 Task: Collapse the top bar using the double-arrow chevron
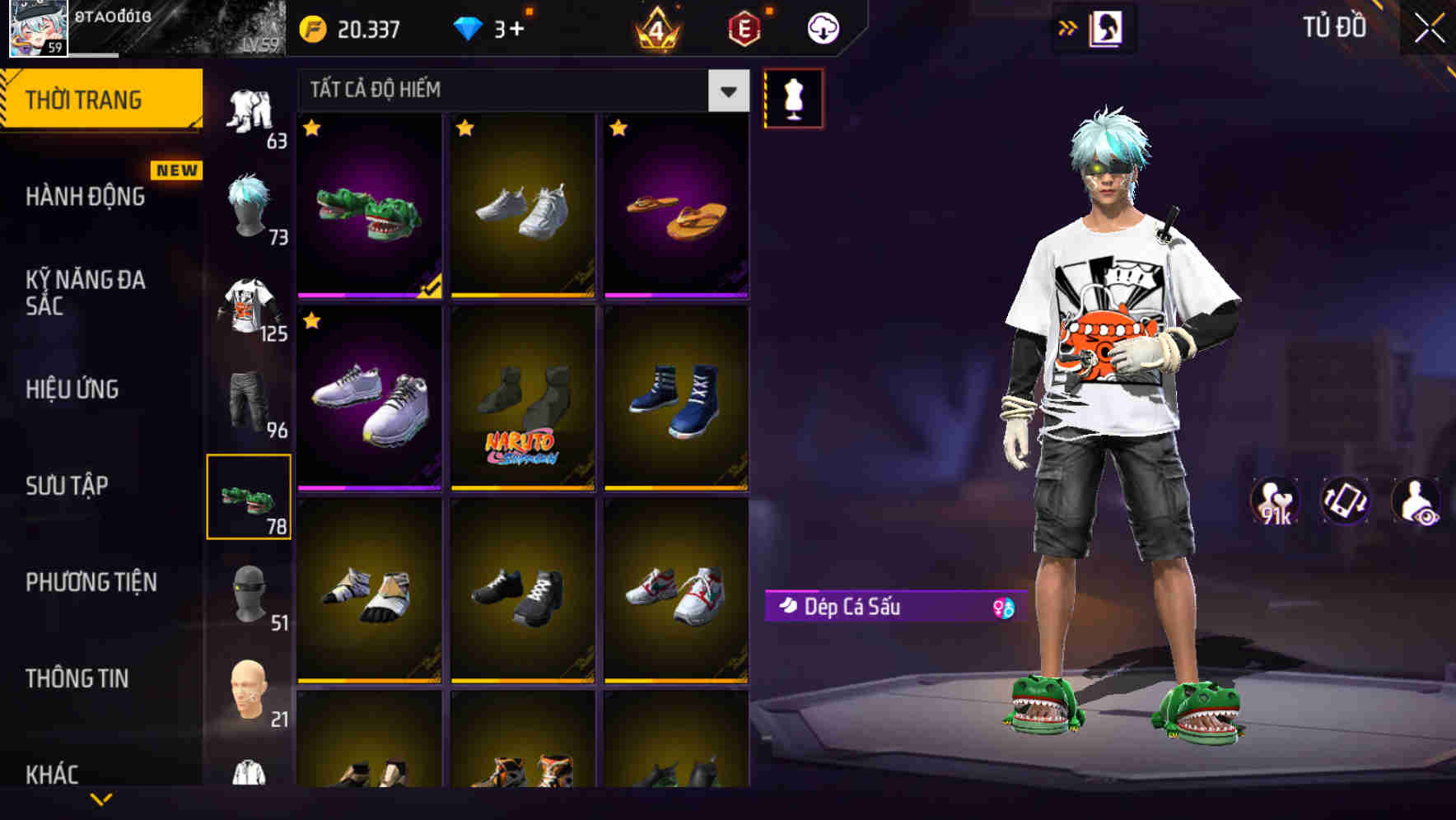1068,27
